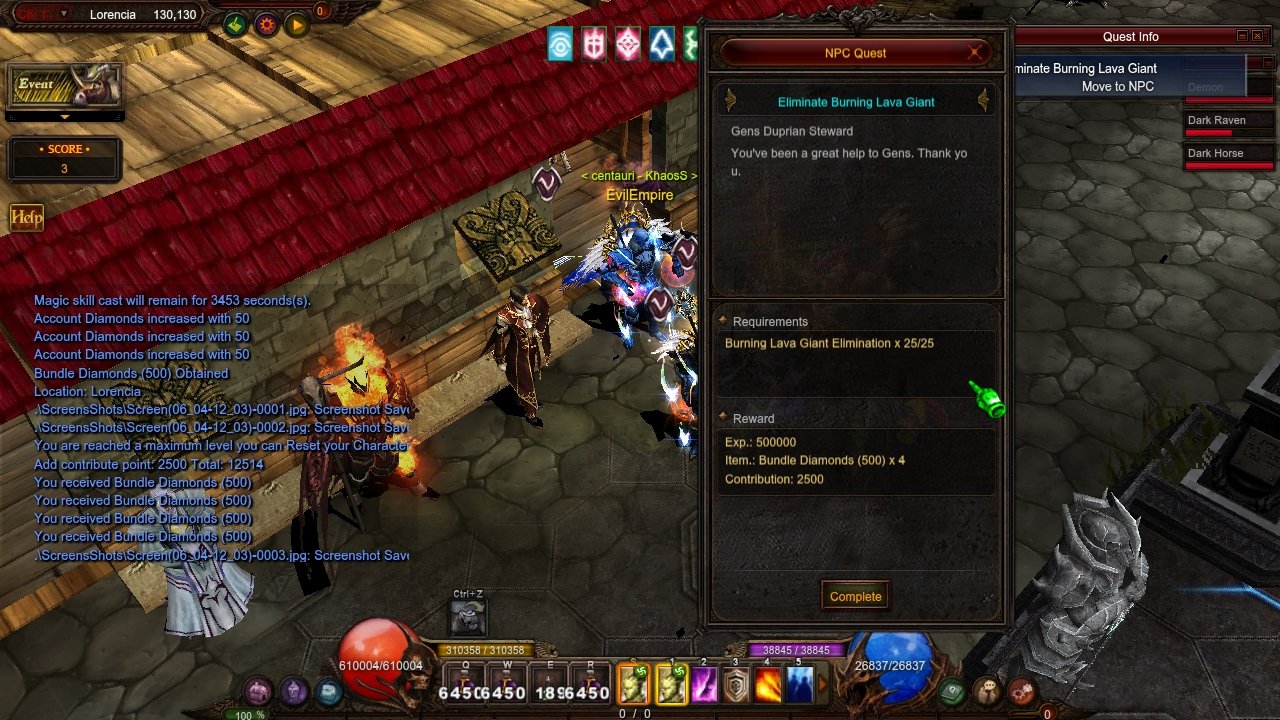Activate the blue figures skill in slot 5
1280x720 pixels.
(799, 685)
